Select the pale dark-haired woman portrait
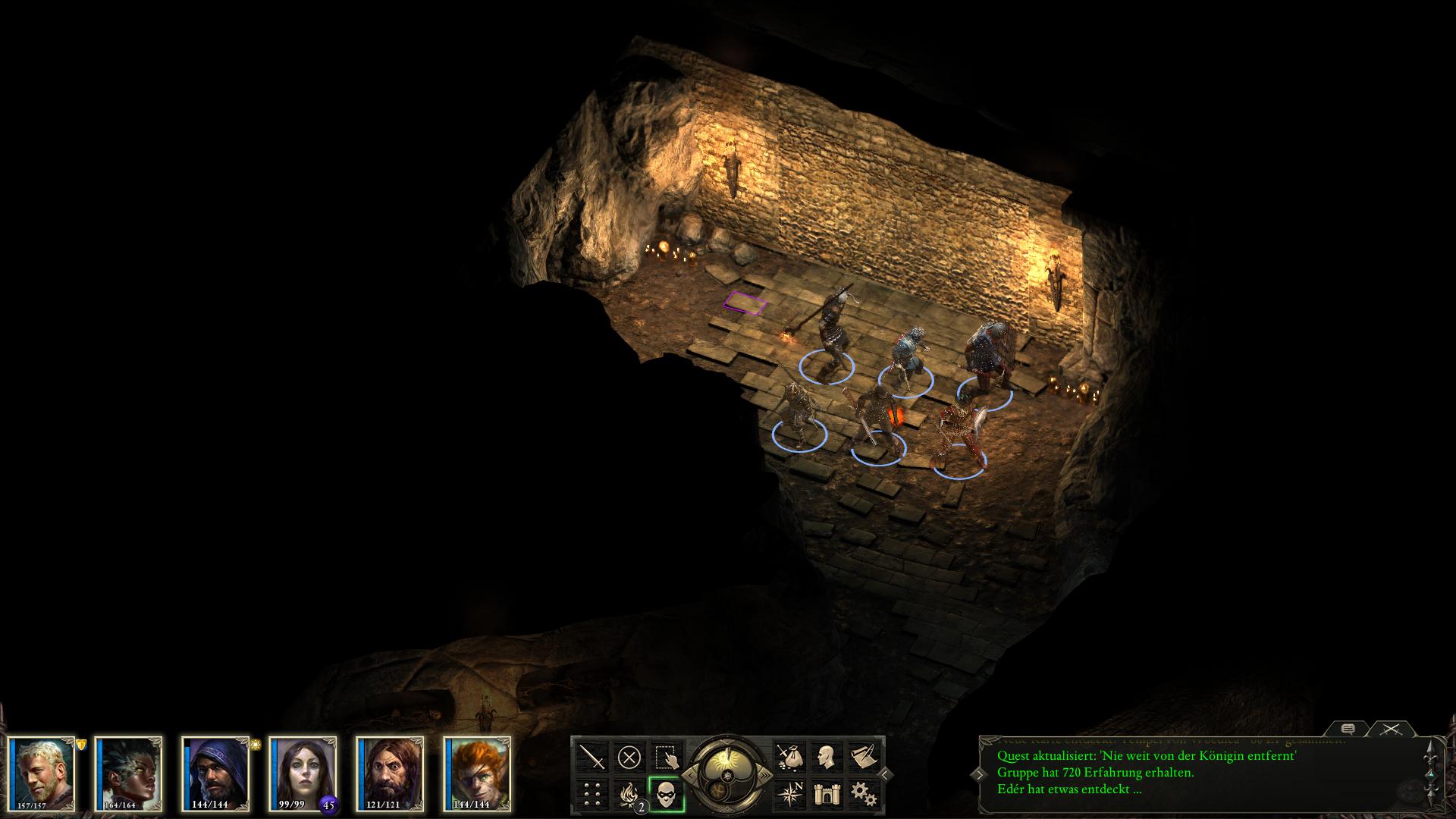This screenshot has width=1456, height=819. (x=303, y=773)
